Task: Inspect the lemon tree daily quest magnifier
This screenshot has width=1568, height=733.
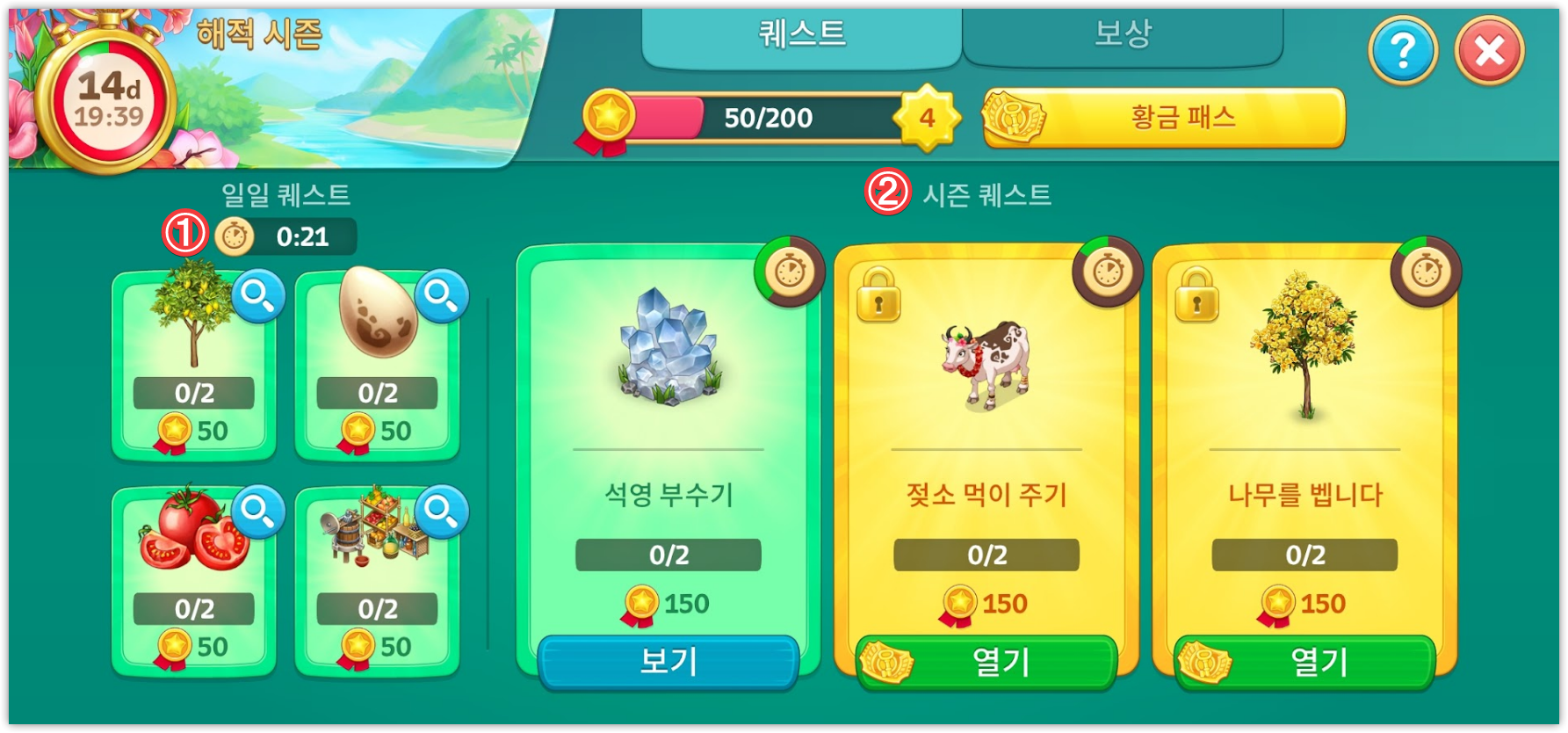Action: [258, 296]
